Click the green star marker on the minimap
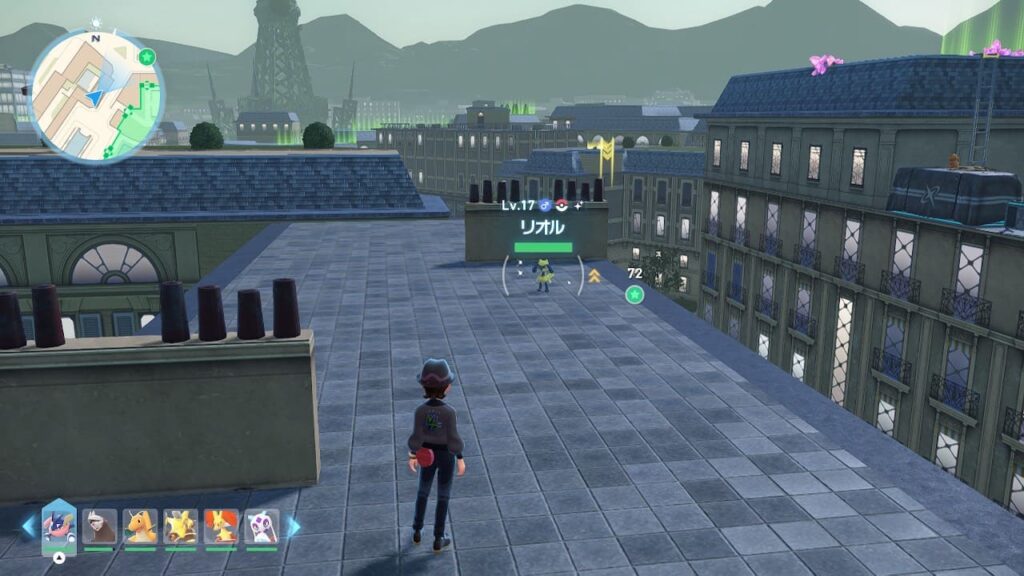Screen dimensions: 1024x576 point(147,56)
